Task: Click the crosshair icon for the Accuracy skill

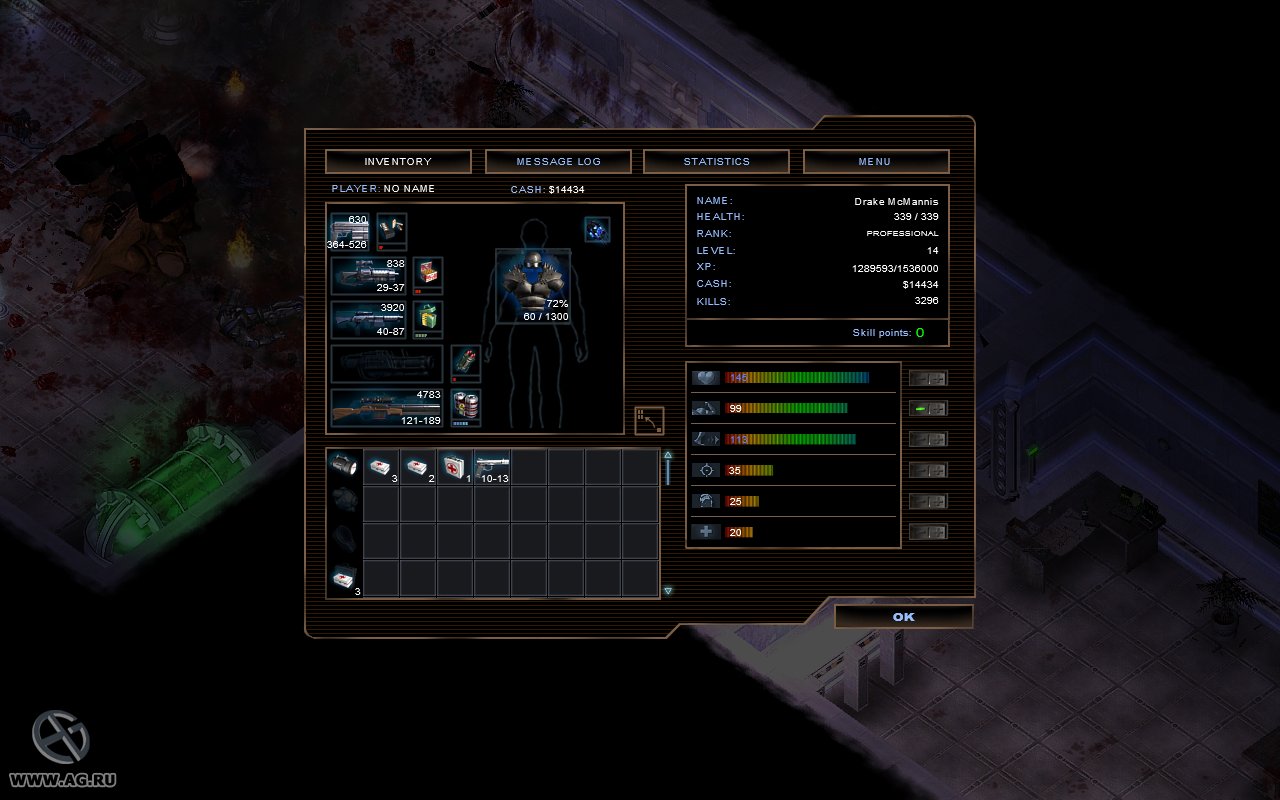Action: [x=705, y=470]
